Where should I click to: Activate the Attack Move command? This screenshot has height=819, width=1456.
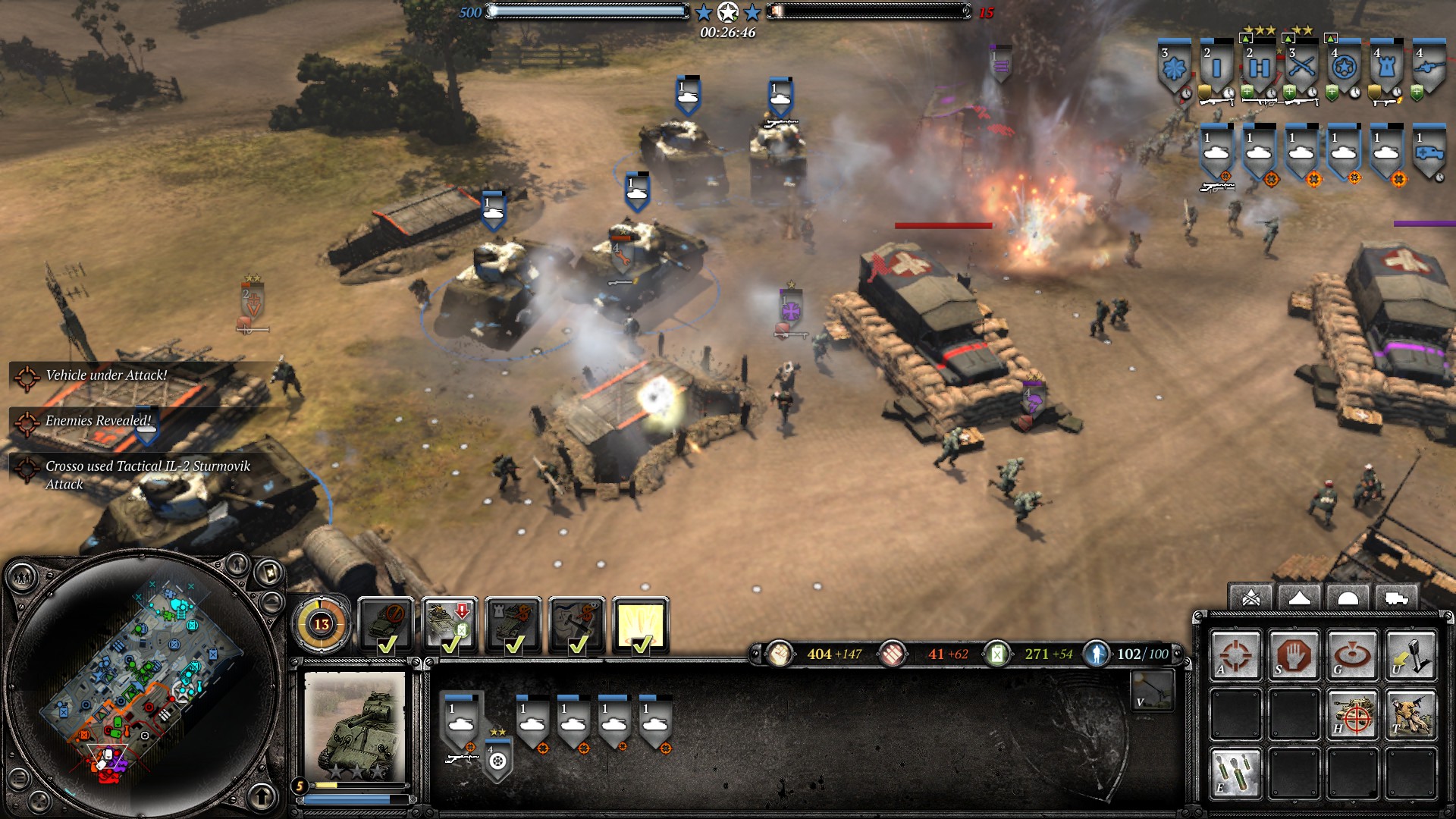click(1235, 654)
